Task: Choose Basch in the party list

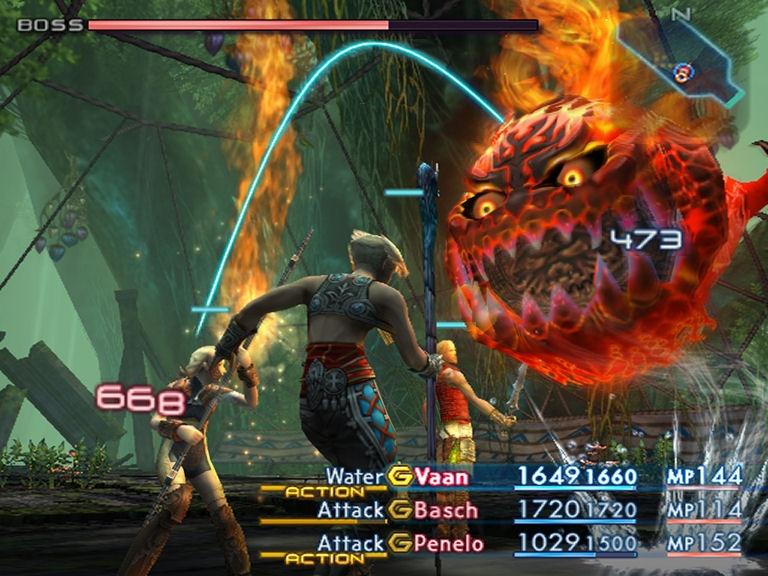Action: click(x=446, y=511)
